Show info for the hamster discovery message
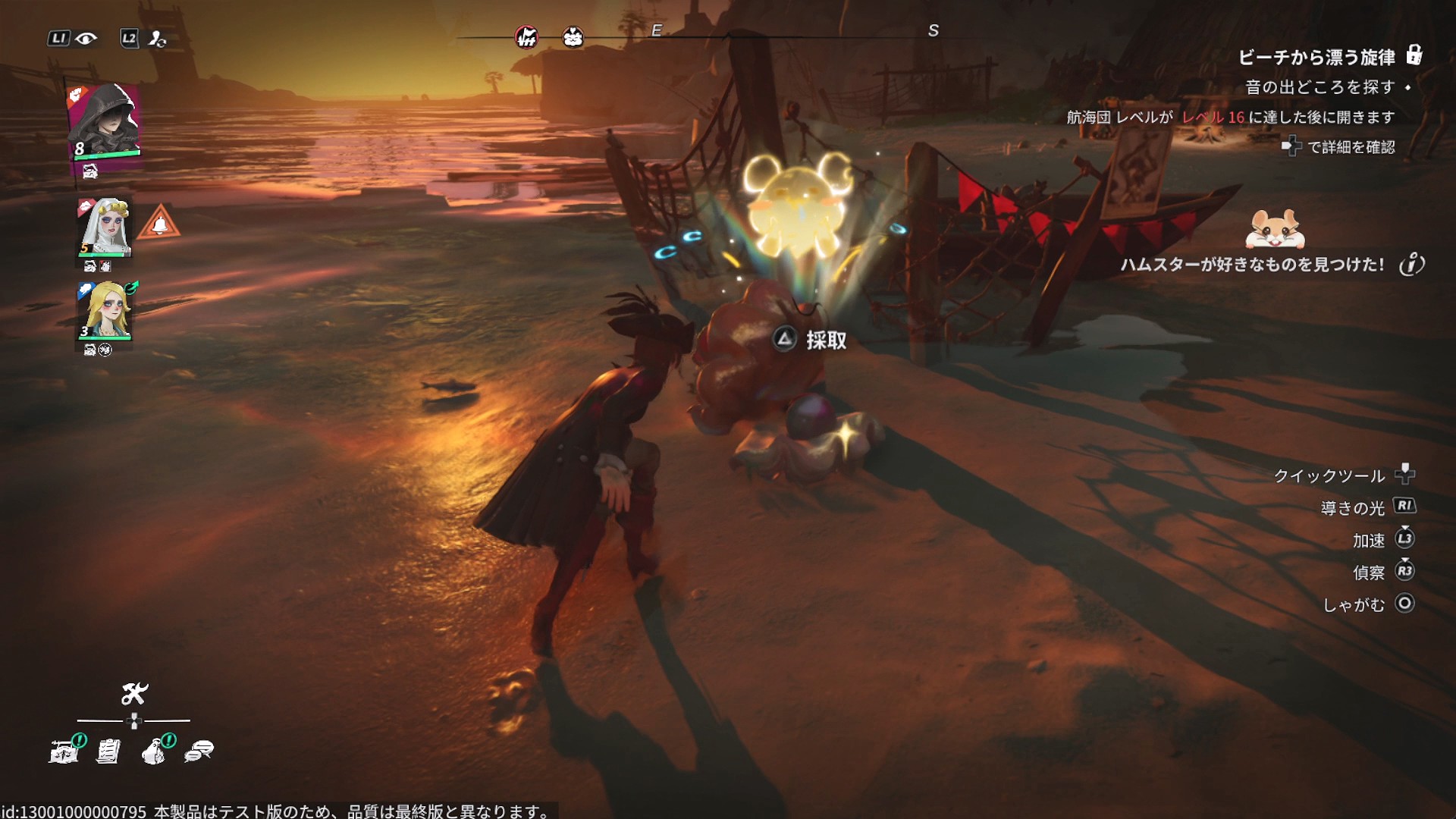Image resolution: width=1456 pixels, height=819 pixels. 1411,265
